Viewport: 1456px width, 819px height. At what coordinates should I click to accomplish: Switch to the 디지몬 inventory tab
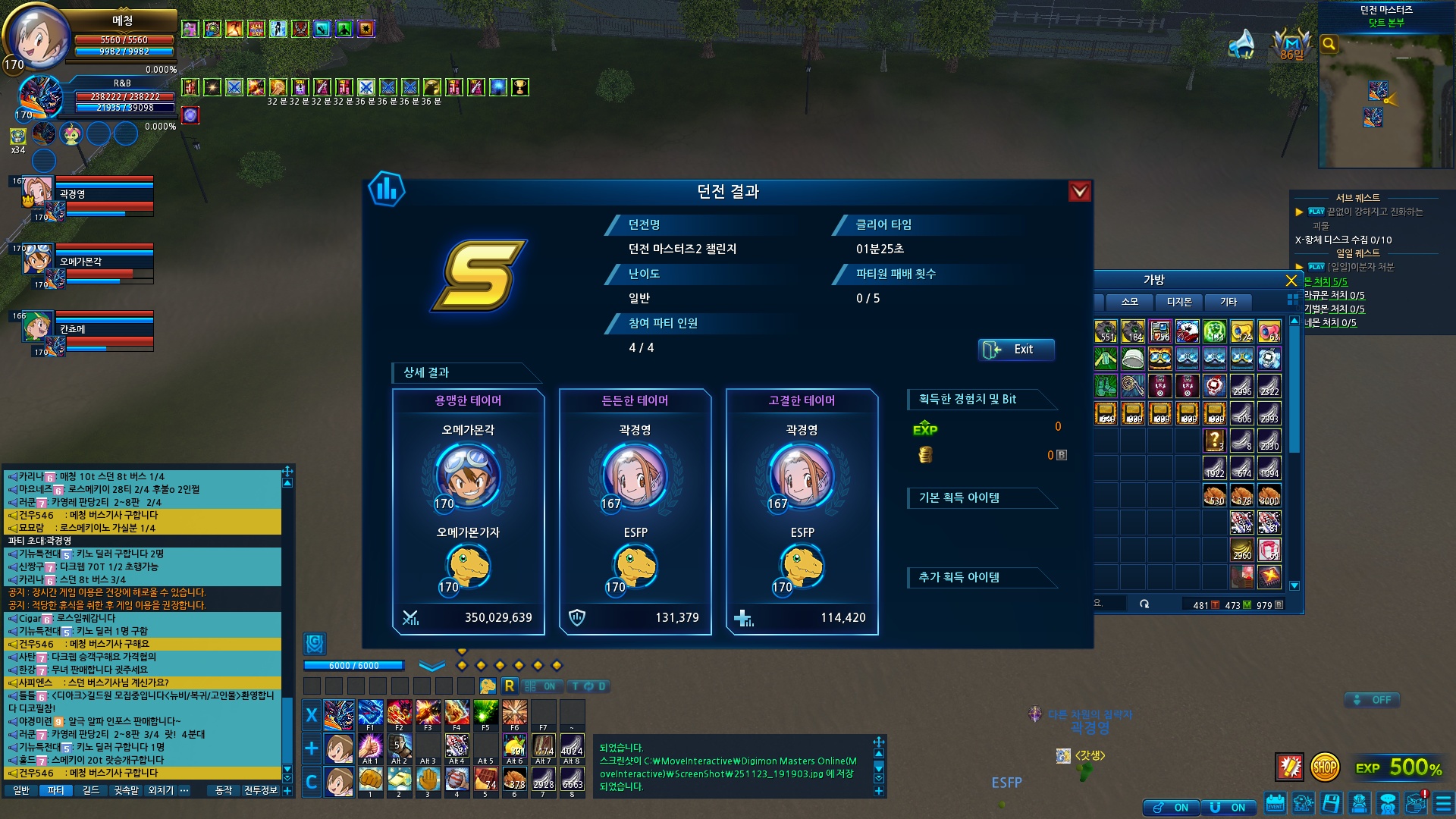tap(1178, 302)
